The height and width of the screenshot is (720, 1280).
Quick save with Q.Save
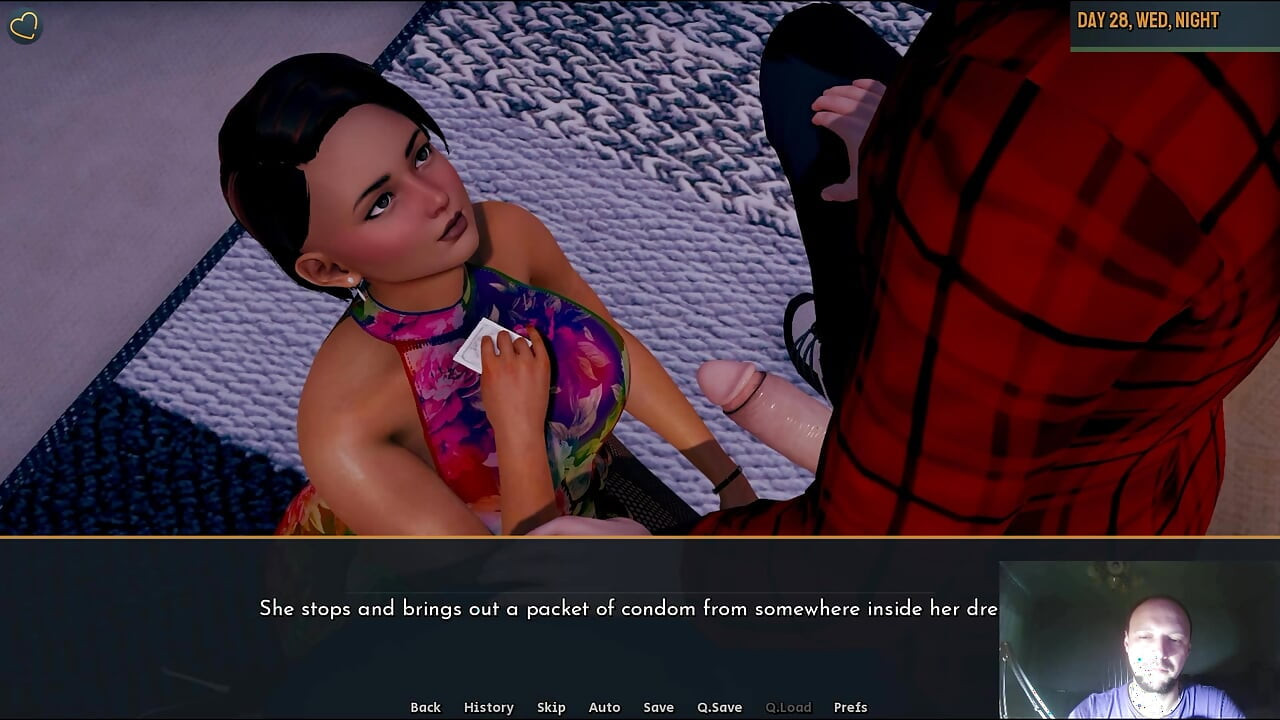pyautogui.click(x=719, y=707)
